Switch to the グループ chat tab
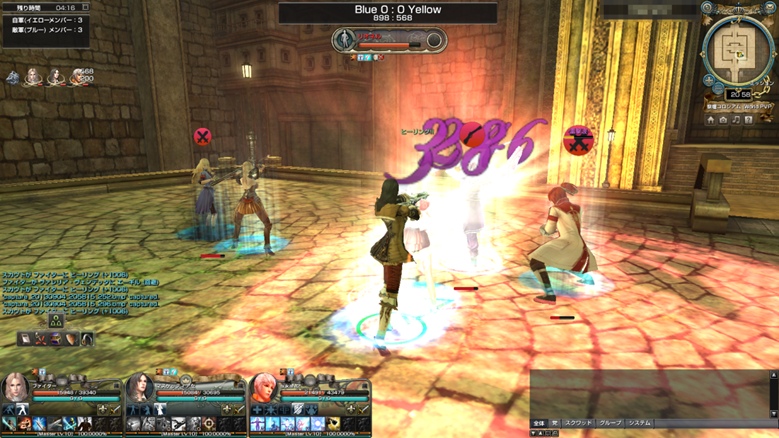Image resolution: width=779 pixels, height=438 pixels. 609,423
